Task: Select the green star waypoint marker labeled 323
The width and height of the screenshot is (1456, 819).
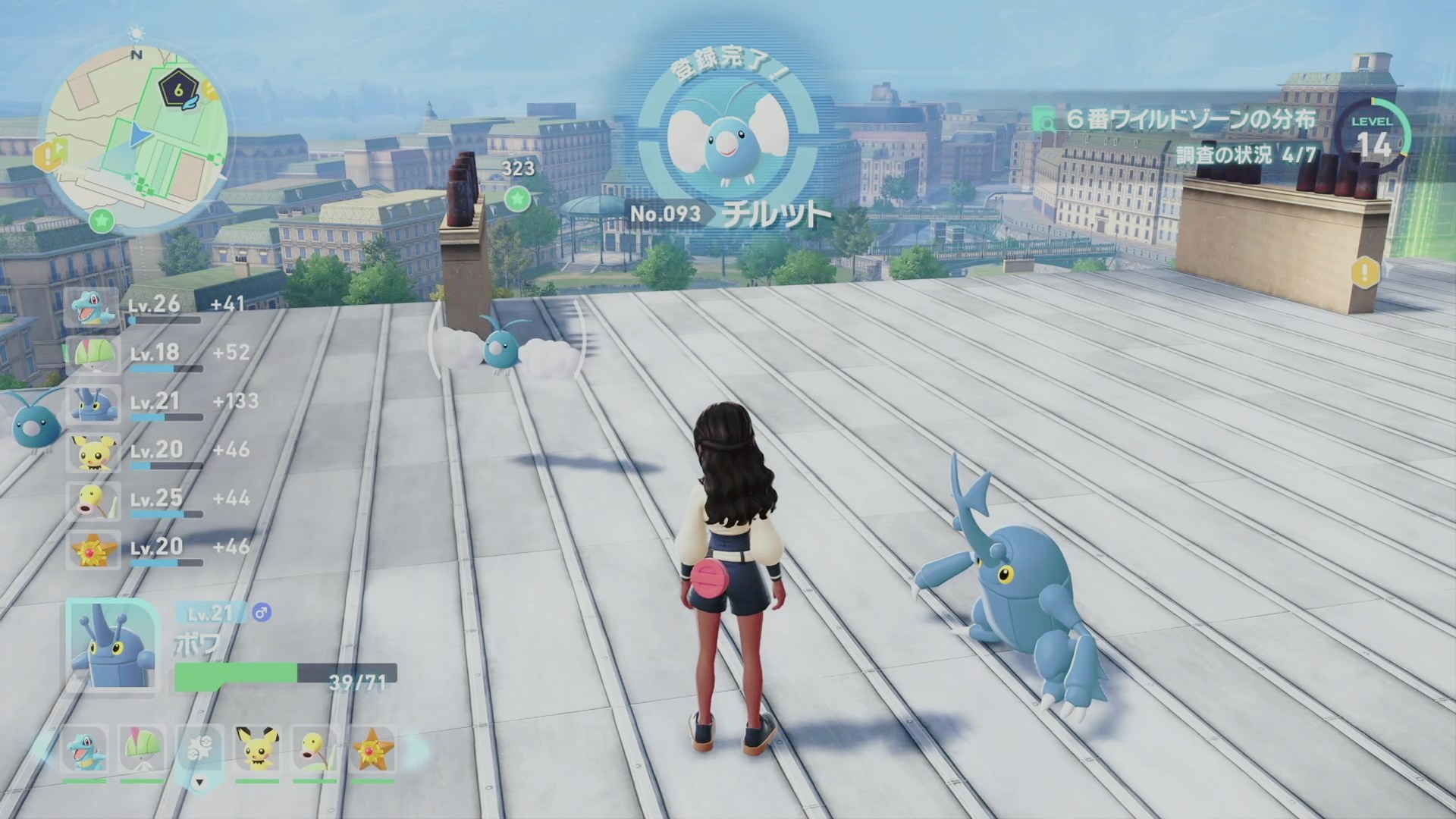Action: click(517, 199)
